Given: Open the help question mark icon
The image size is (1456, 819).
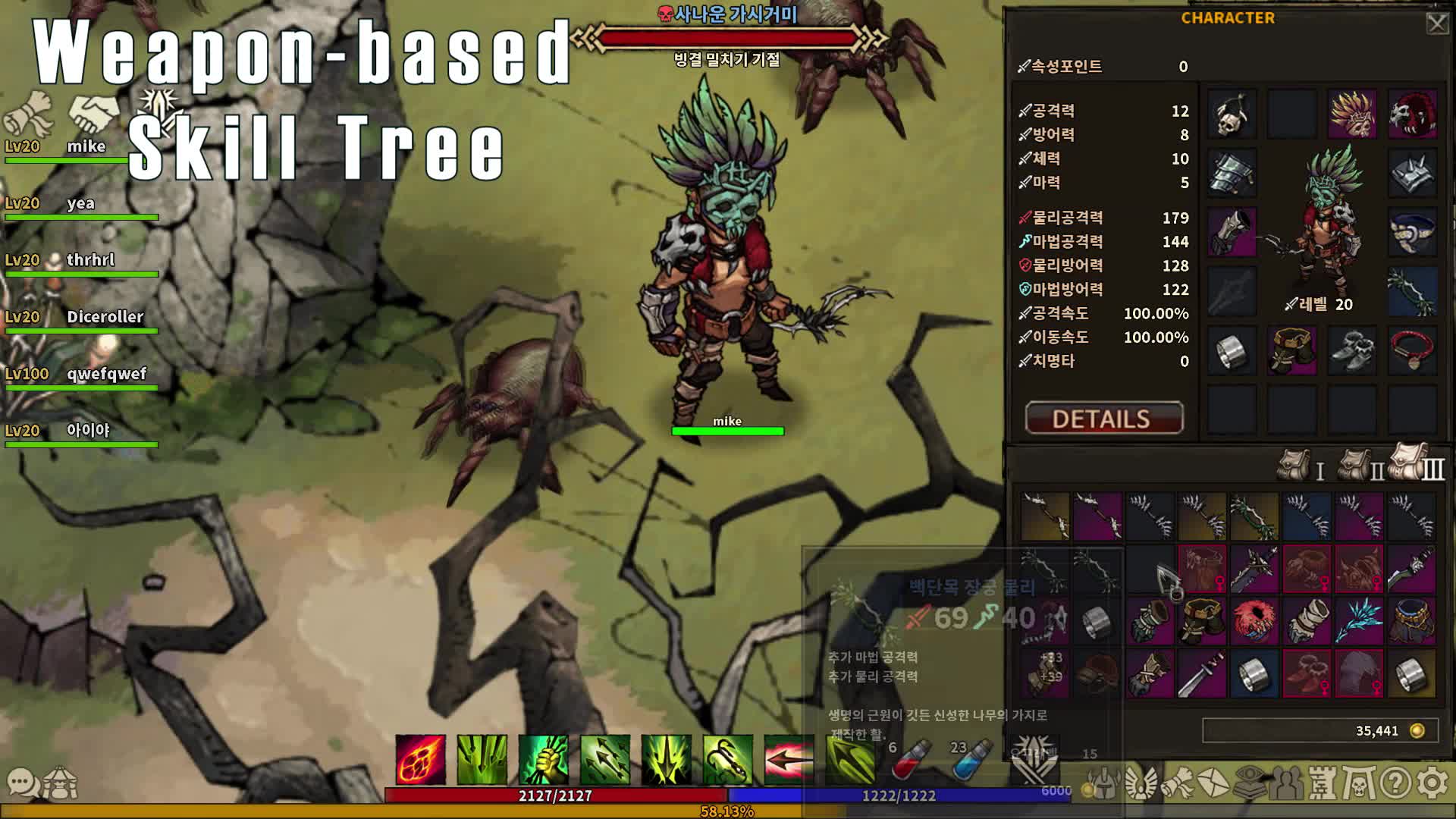Looking at the screenshot, I should tap(1395, 786).
